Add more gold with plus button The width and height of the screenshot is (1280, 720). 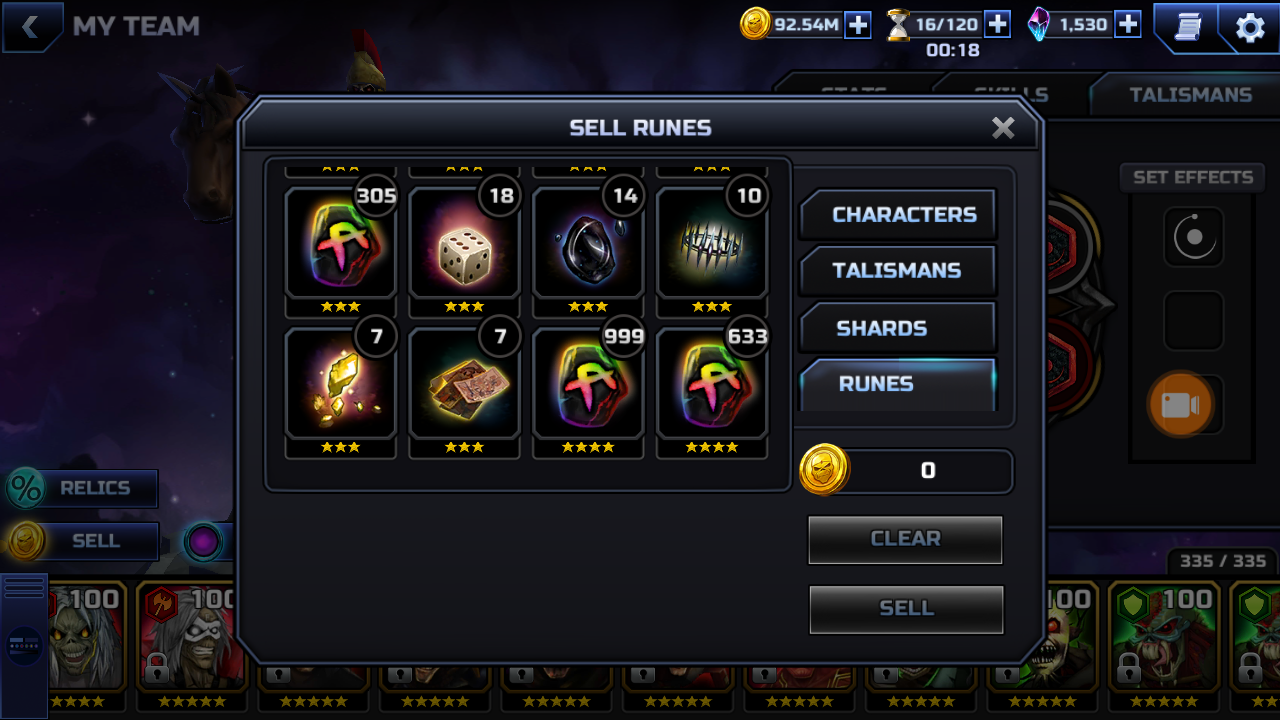[858, 25]
